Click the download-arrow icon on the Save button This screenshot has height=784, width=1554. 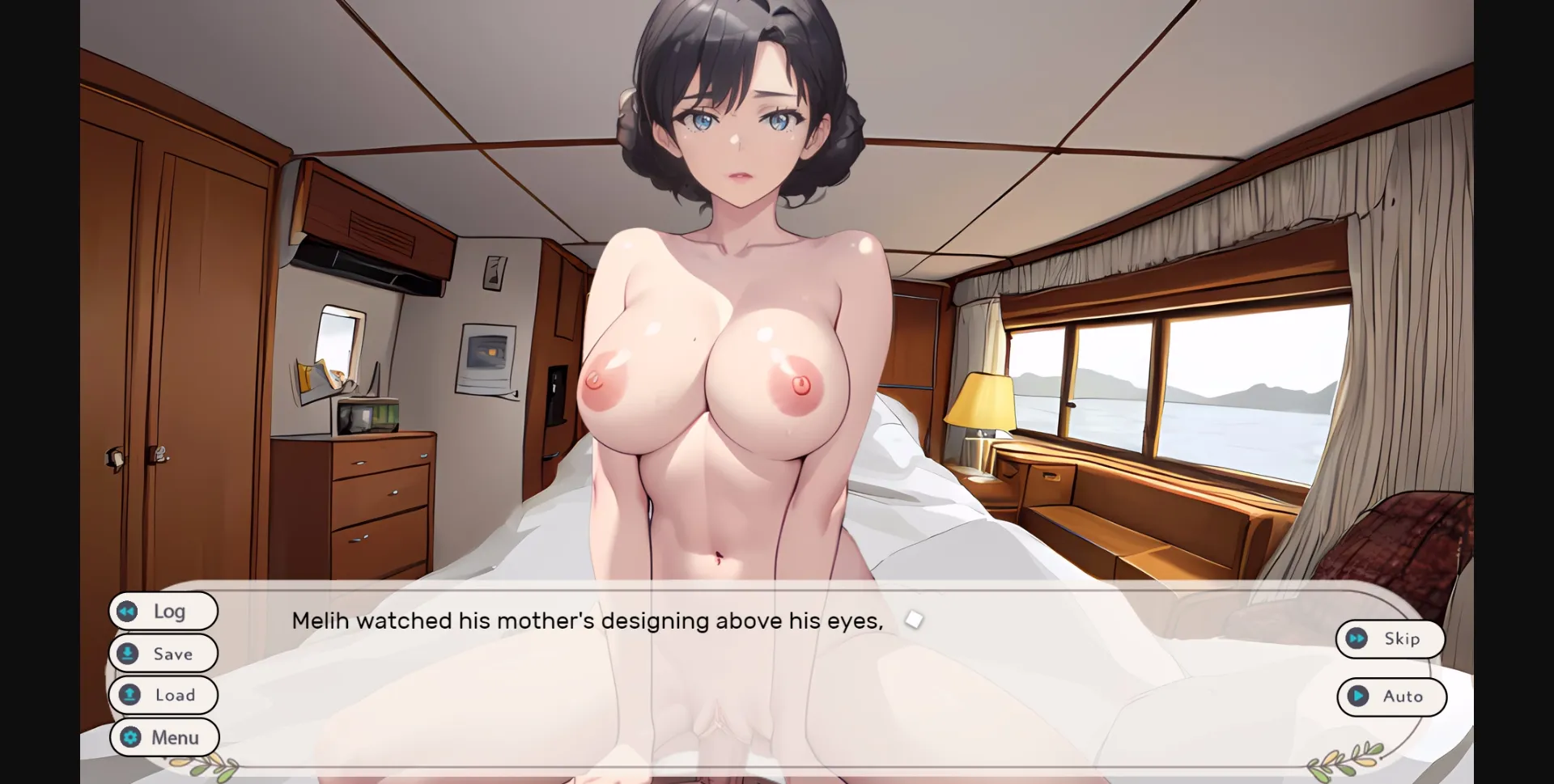click(x=128, y=653)
